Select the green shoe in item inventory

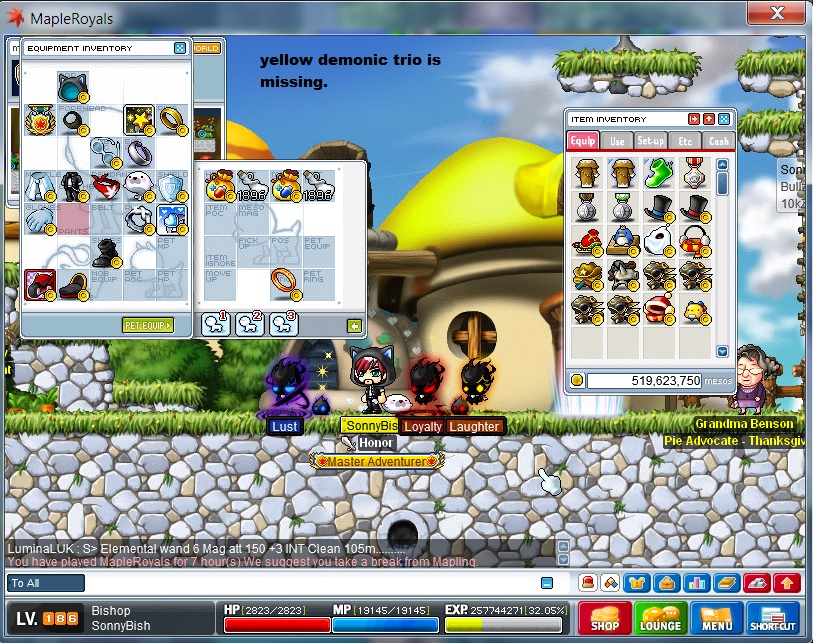pos(656,173)
